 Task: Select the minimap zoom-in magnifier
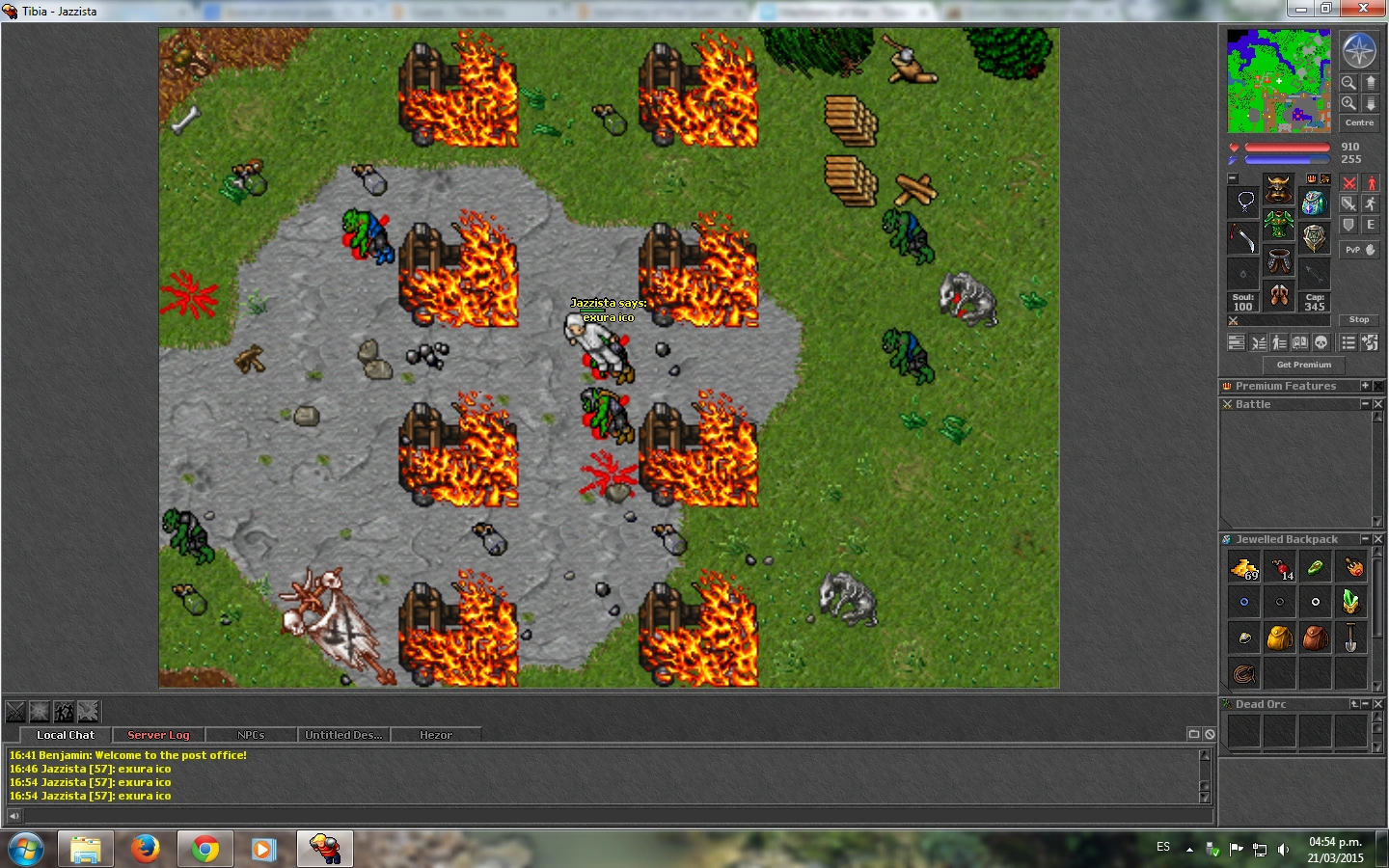coord(1348,102)
